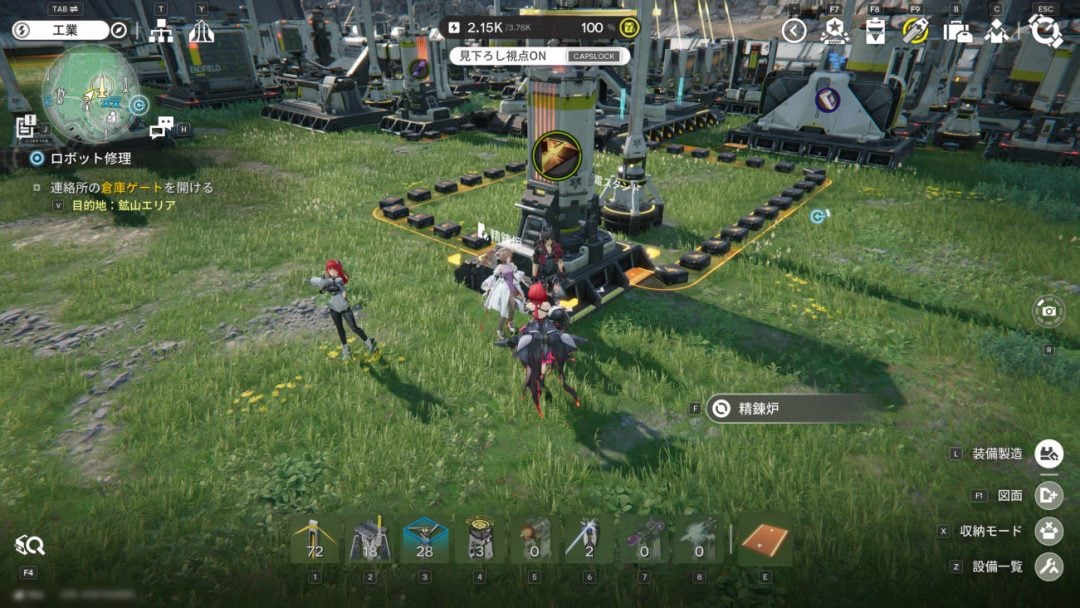Open the chat bubbles icon
The height and width of the screenshot is (608, 1080).
click(x=161, y=127)
